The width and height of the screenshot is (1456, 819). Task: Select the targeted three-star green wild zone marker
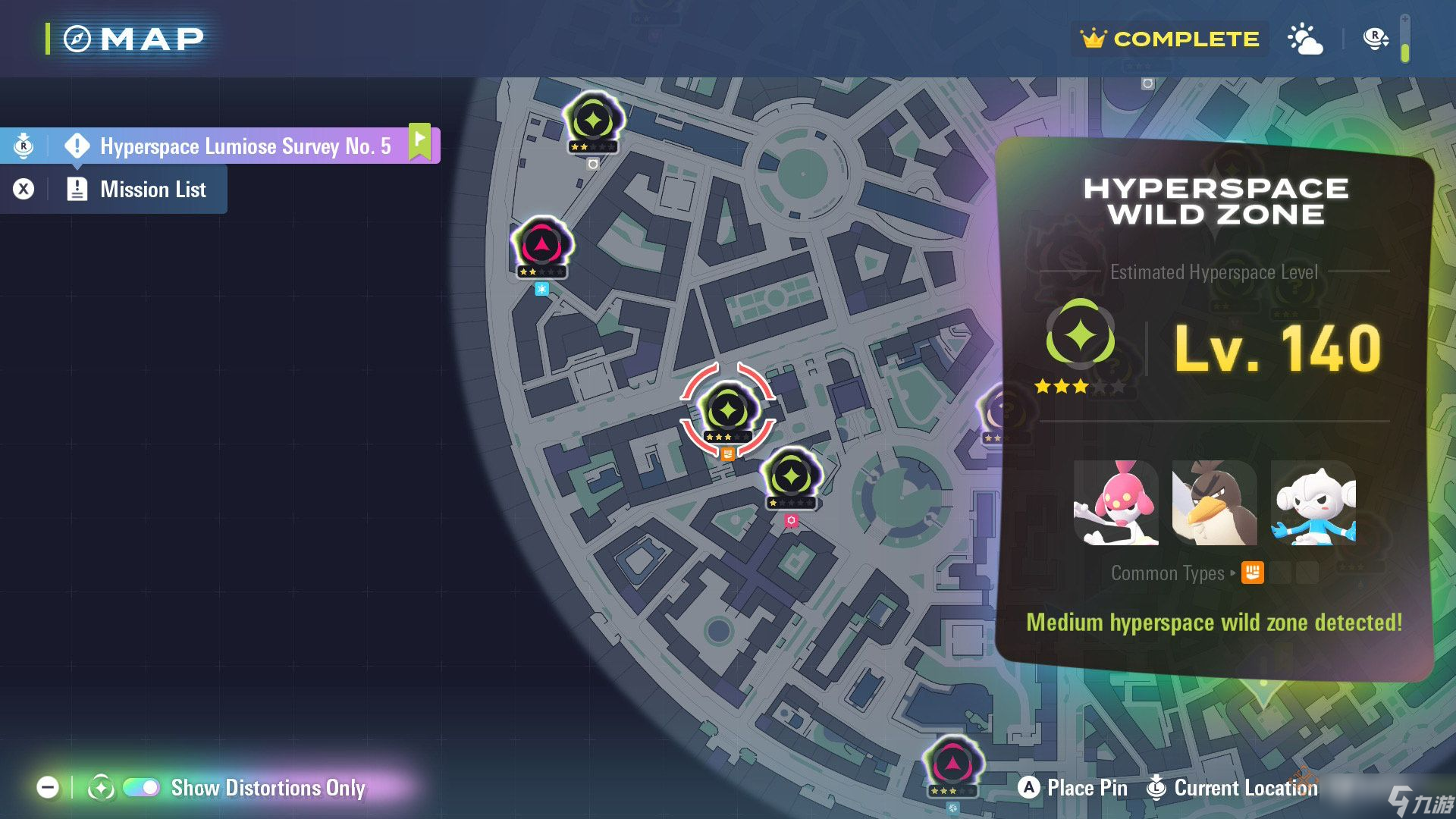(728, 411)
